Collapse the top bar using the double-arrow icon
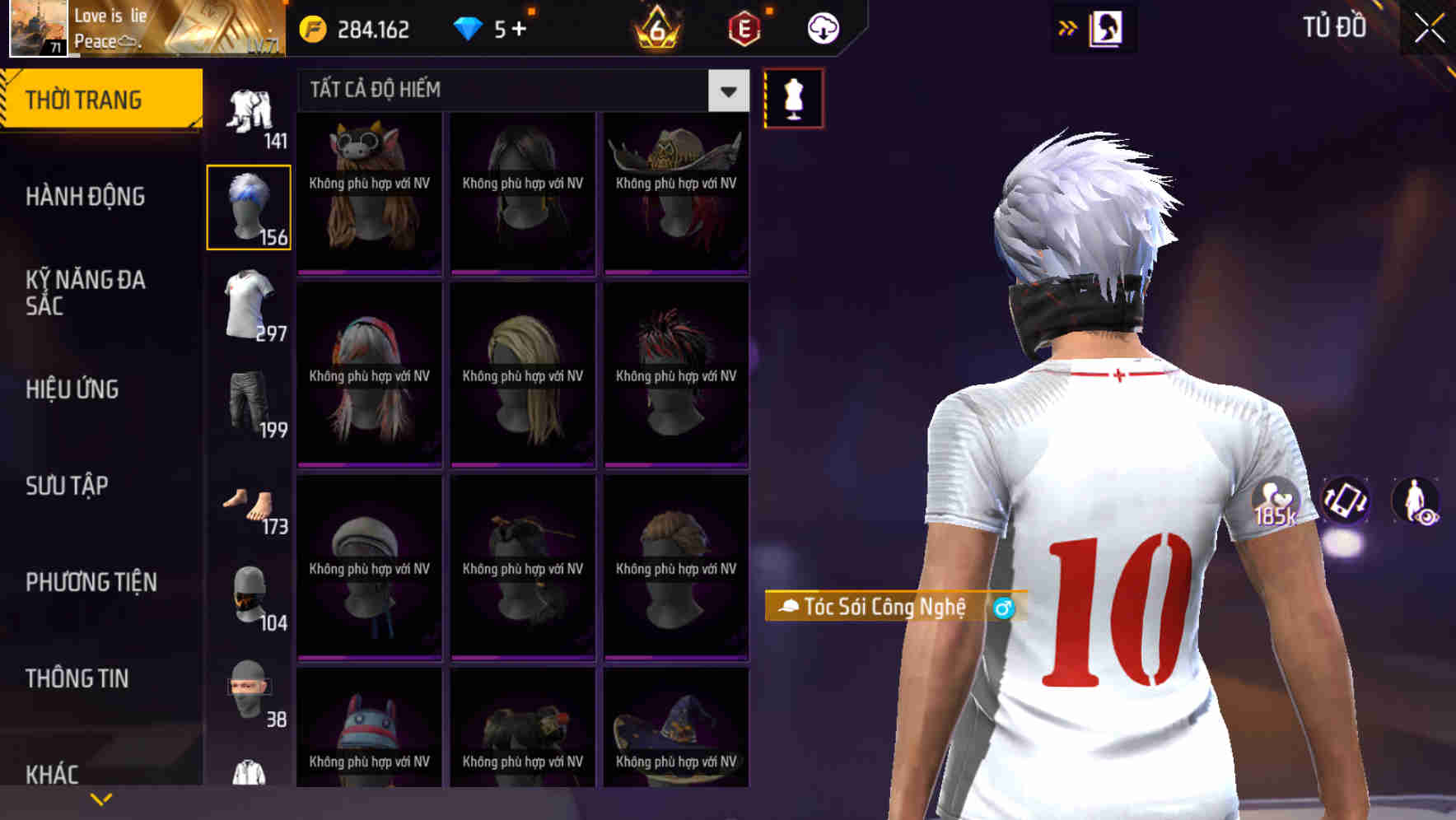1456x820 pixels. pos(1068,26)
